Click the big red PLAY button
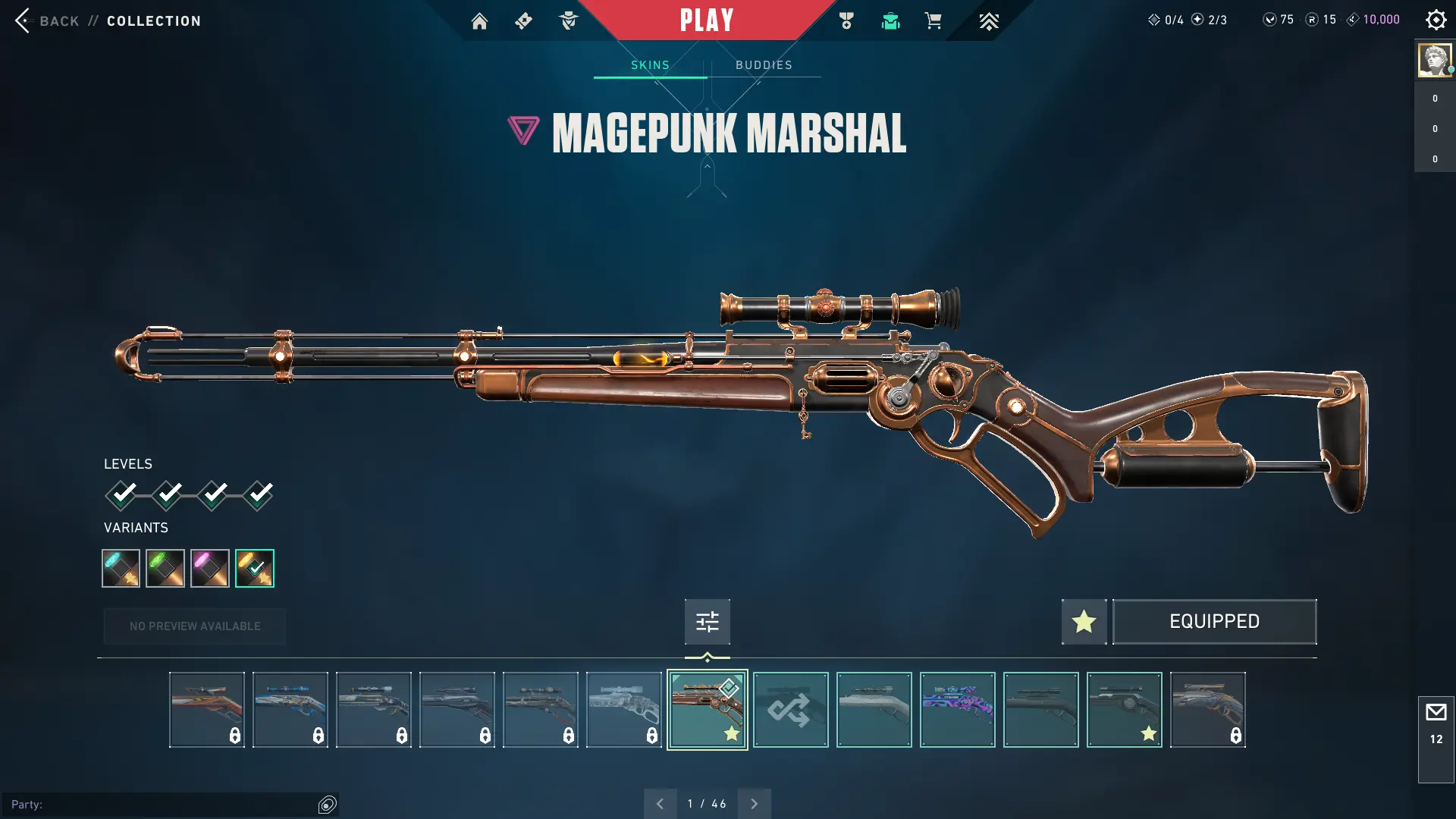Image resolution: width=1456 pixels, height=819 pixels. [706, 20]
